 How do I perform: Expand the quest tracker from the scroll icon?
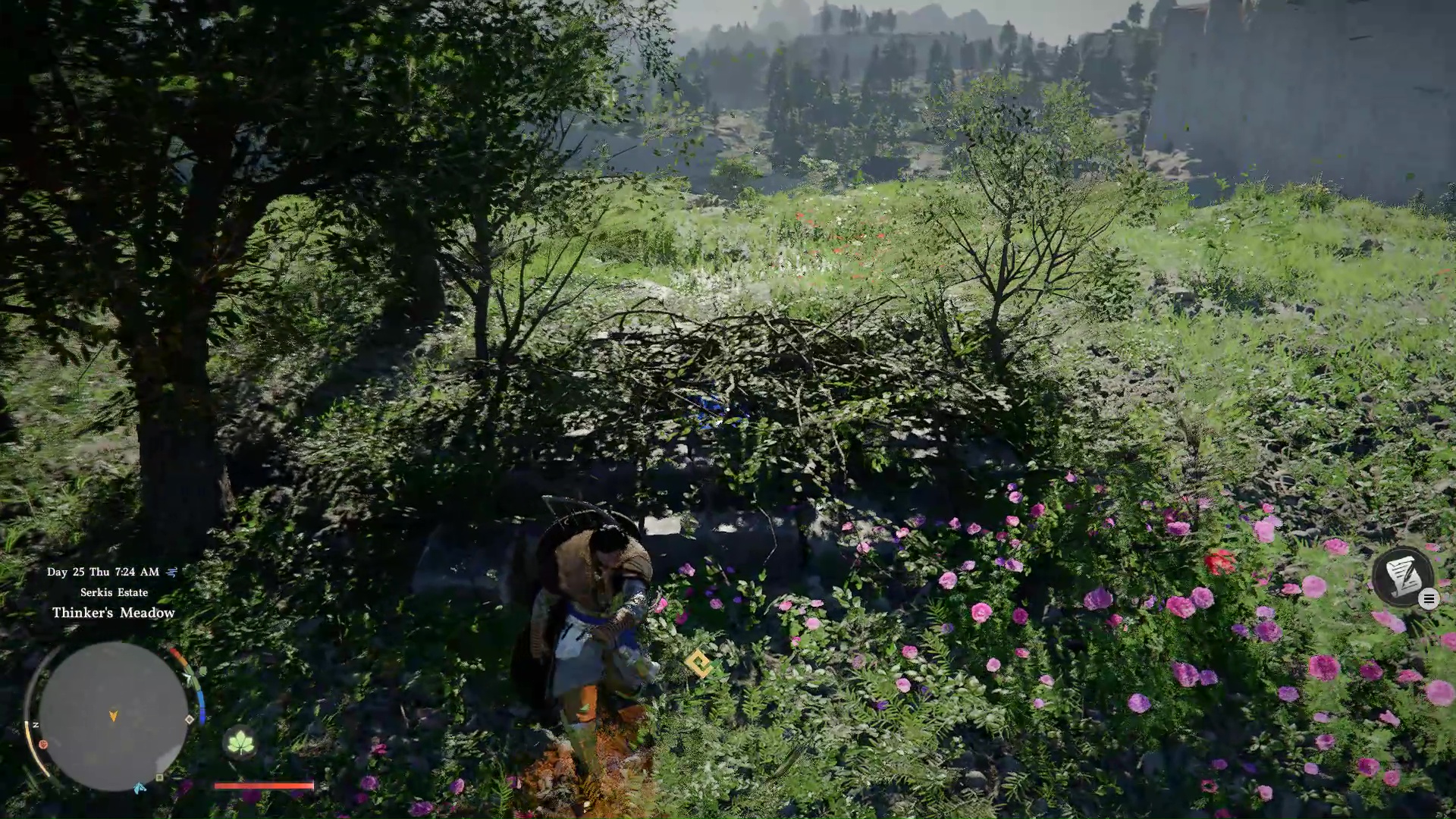[1403, 575]
